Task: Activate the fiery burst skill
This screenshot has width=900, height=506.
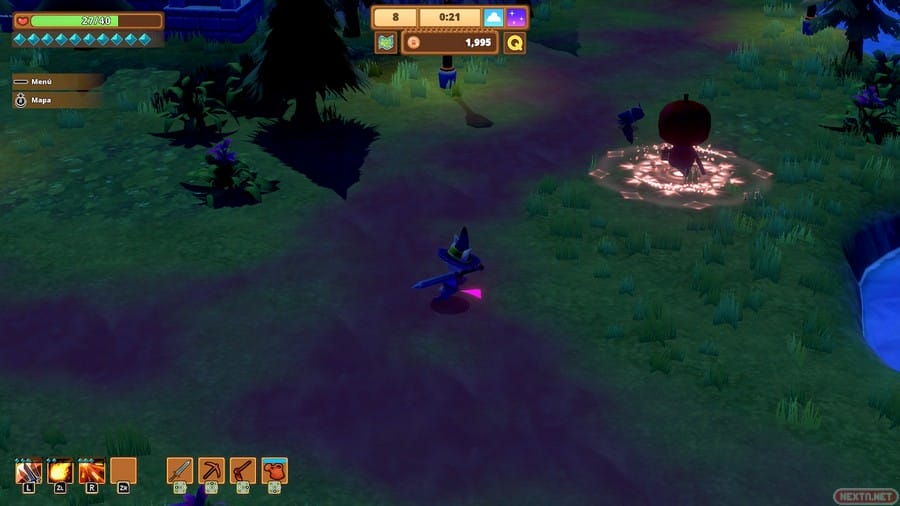Action: click(92, 470)
